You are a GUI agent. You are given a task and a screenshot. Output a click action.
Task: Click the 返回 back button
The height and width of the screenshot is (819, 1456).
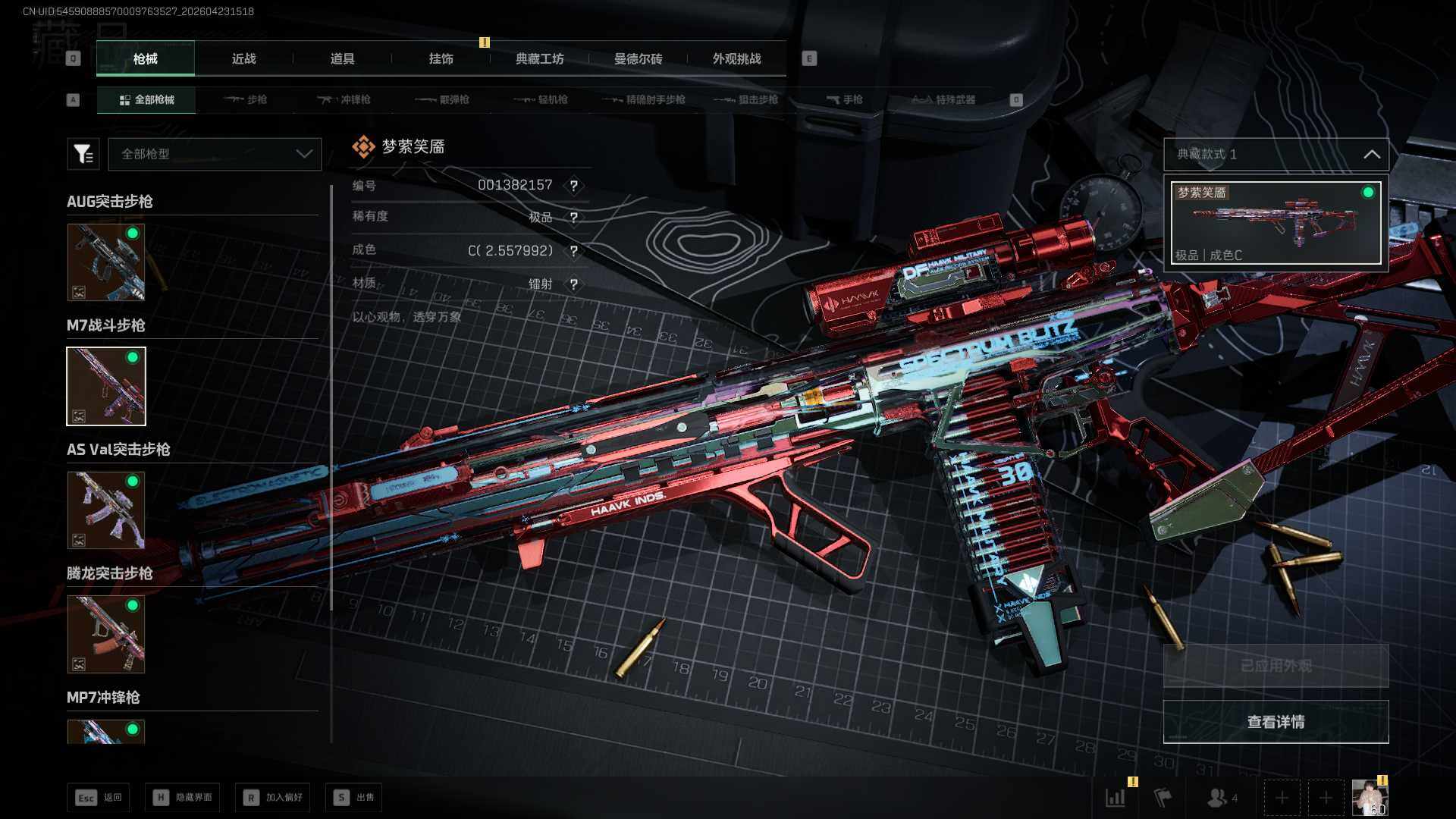[x=99, y=798]
